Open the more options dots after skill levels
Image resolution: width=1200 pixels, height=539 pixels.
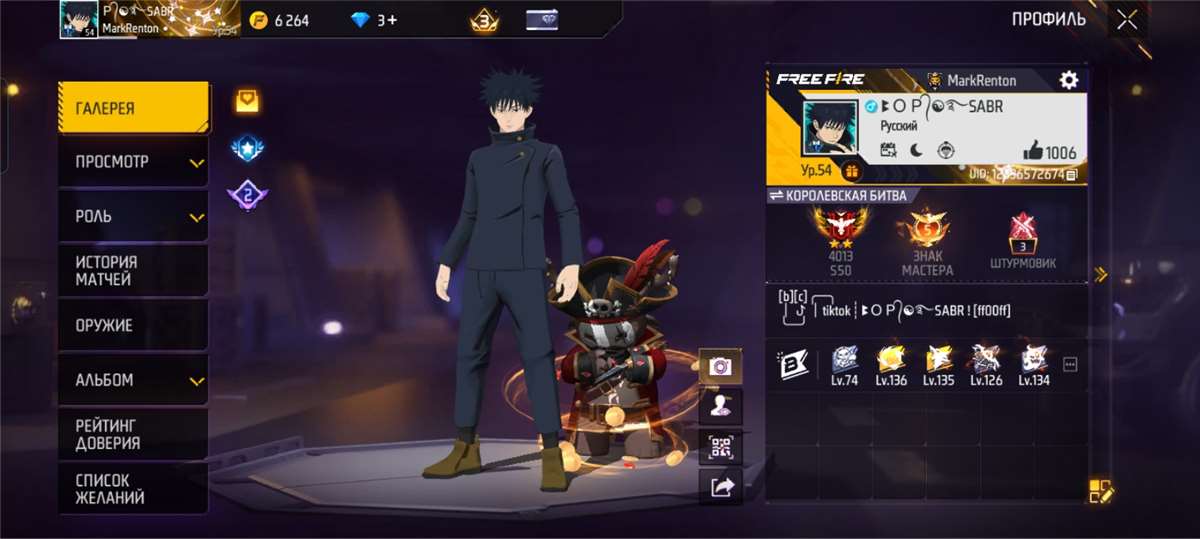point(1070,365)
